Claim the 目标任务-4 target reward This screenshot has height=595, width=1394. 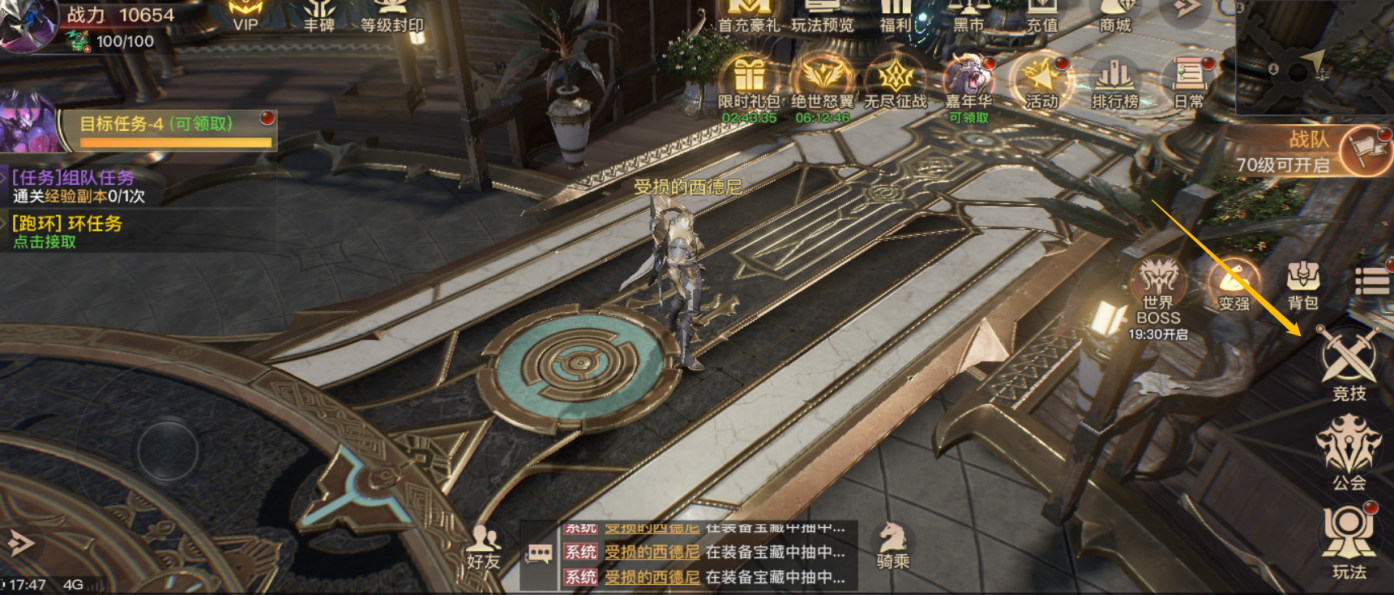pos(176,131)
